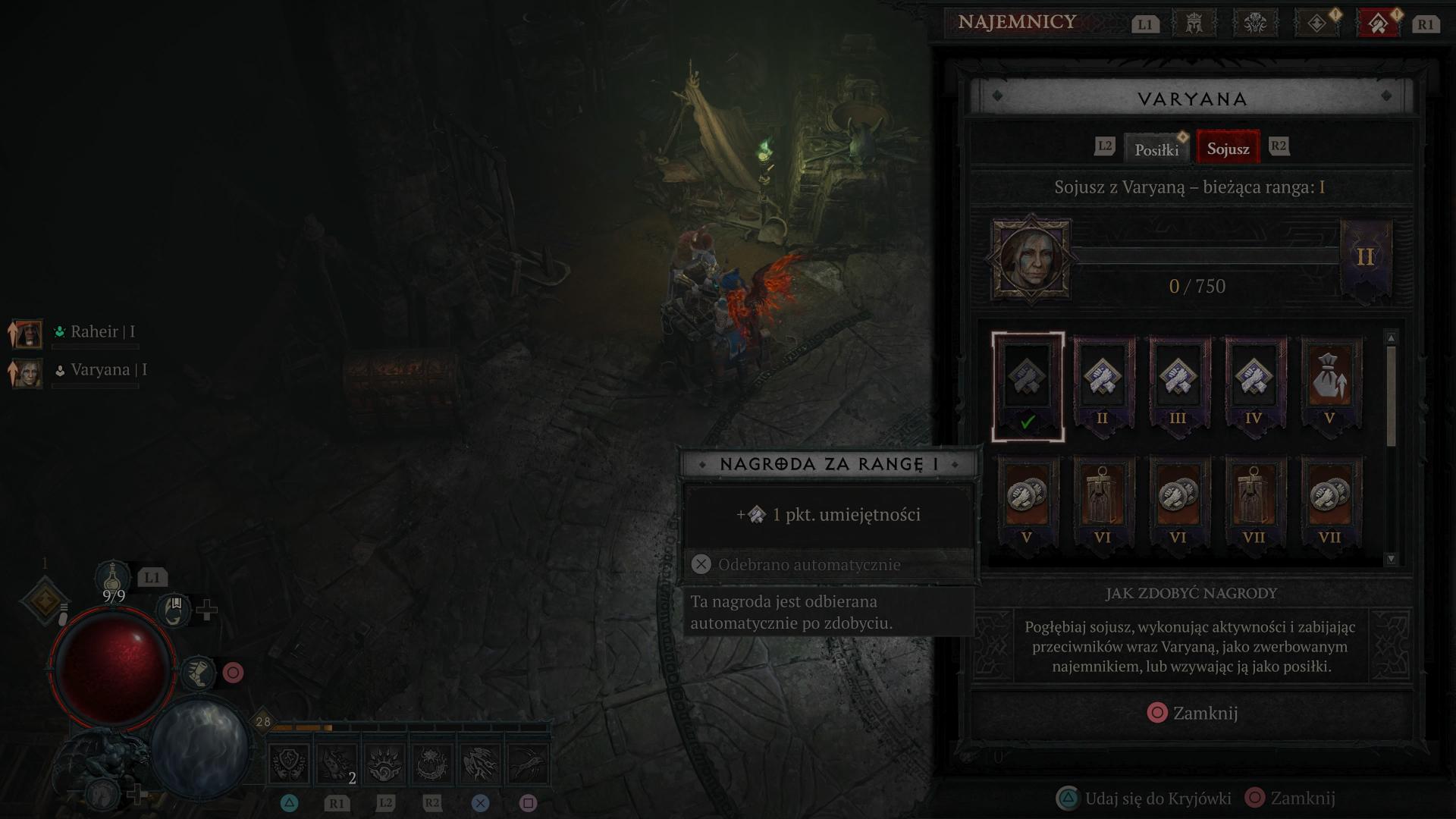Viewport: 1456px width, 819px height.
Task: Activate the shield emblem skill slot
Action: 290,764
